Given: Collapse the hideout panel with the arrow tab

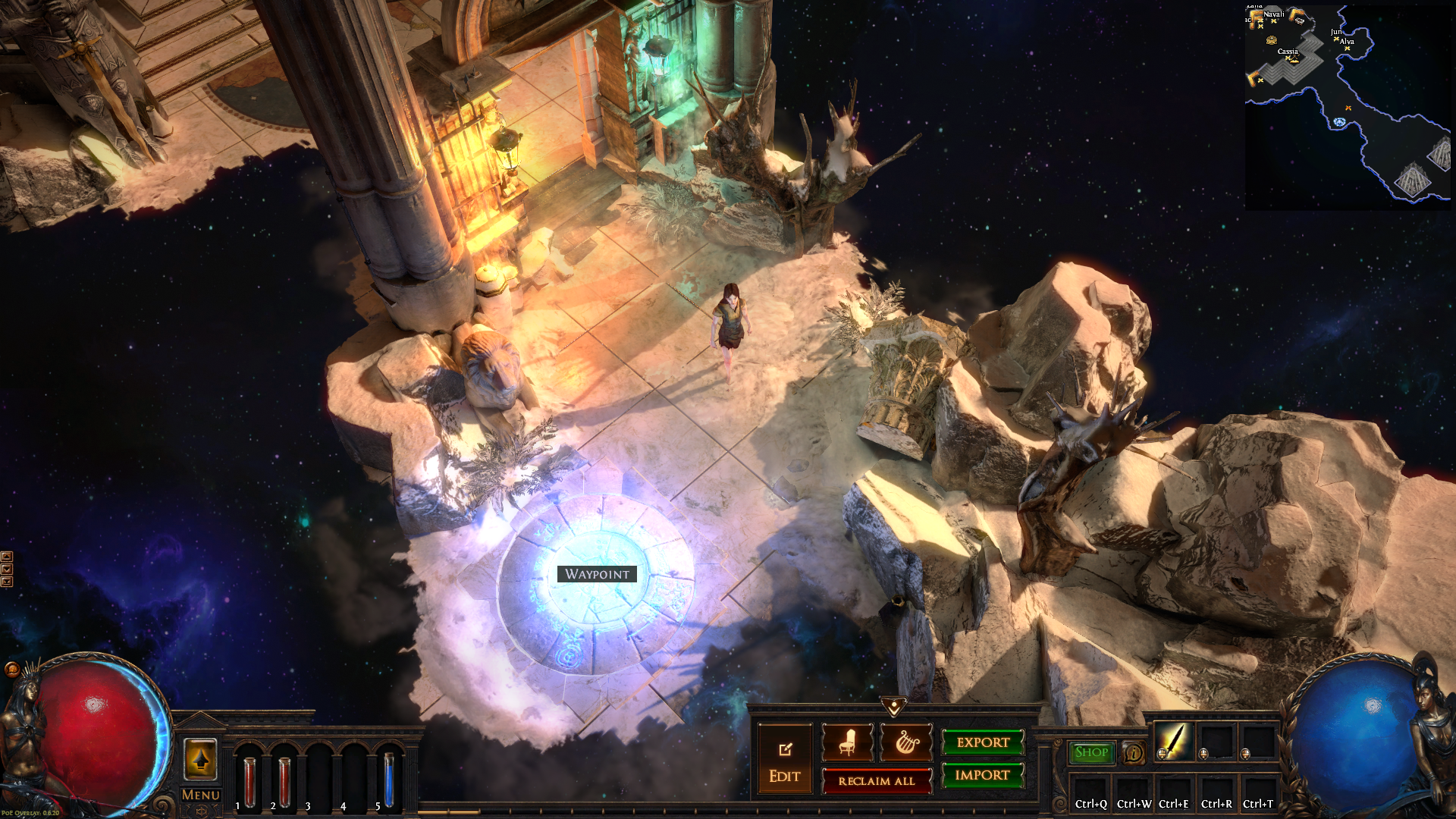Looking at the screenshot, I should pyautogui.click(x=894, y=707).
